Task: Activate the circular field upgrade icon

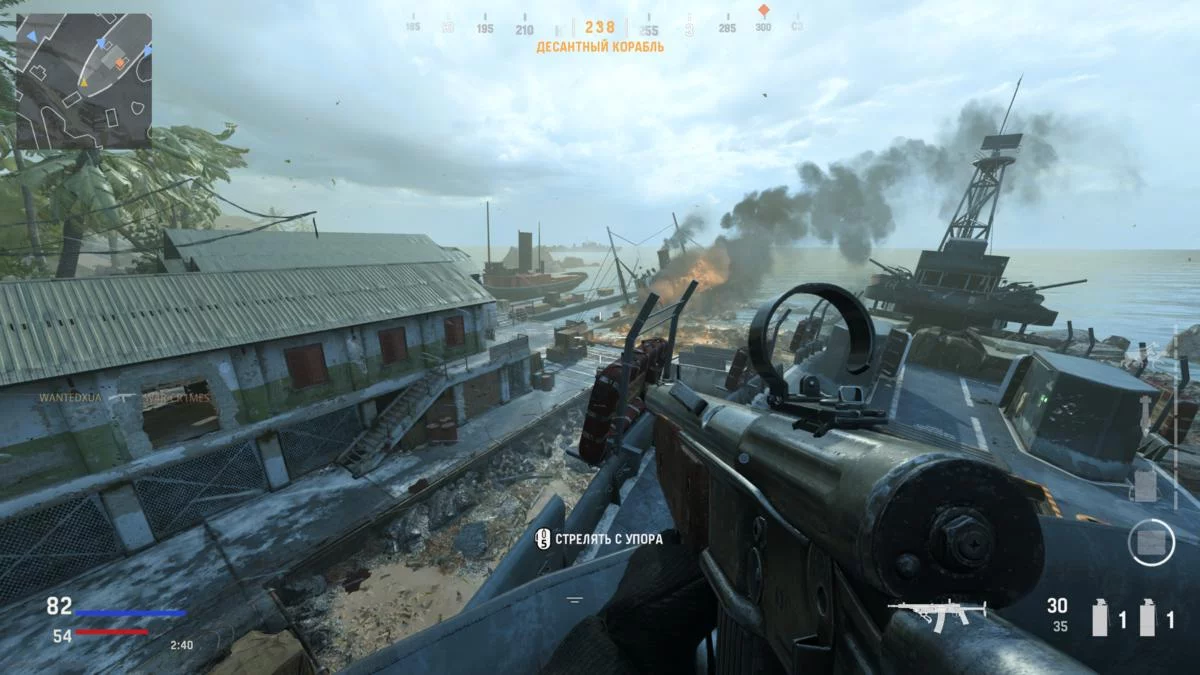Action: tap(1150, 542)
